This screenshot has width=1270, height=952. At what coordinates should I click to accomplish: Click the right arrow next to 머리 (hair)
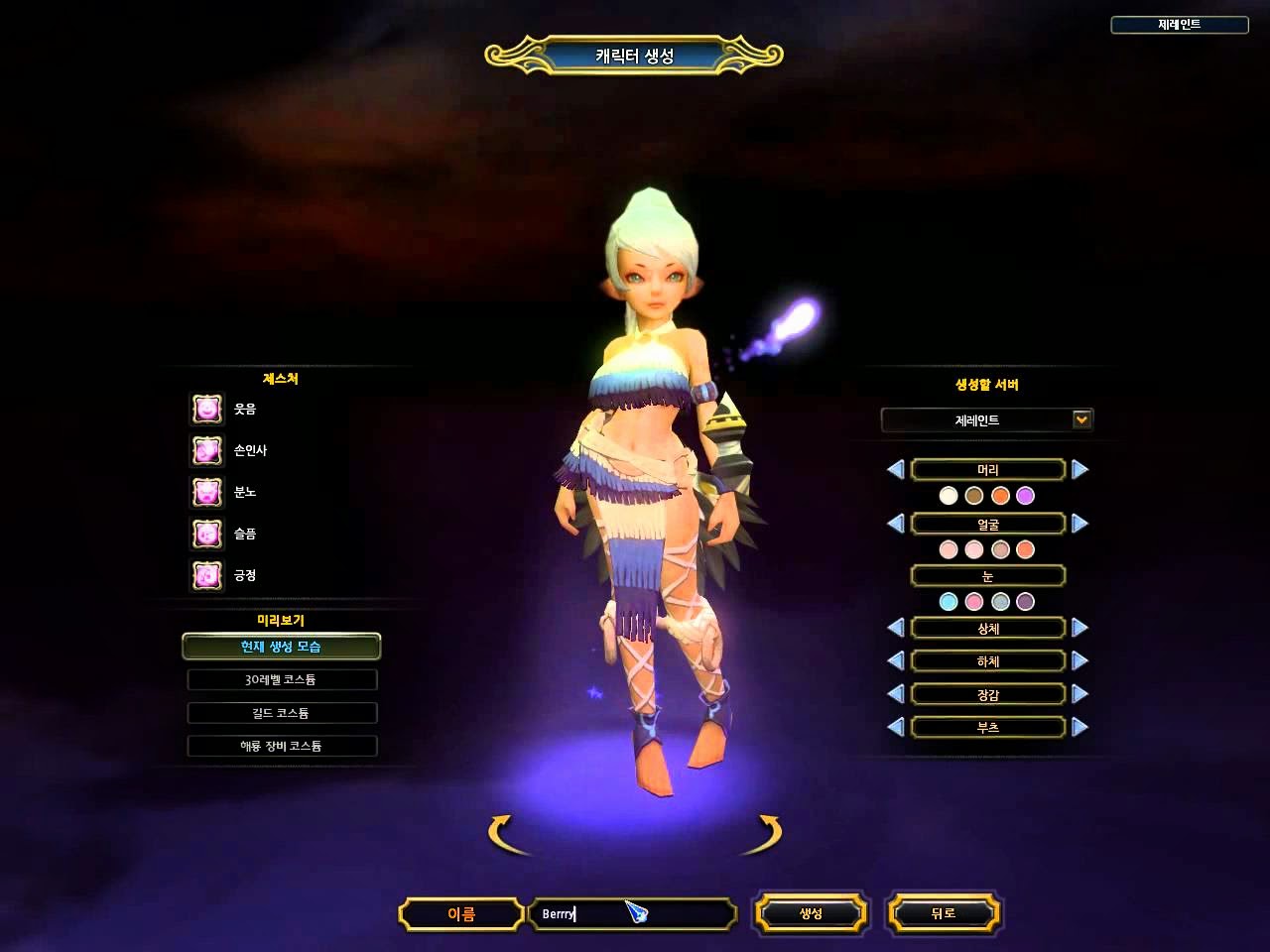1078,469
